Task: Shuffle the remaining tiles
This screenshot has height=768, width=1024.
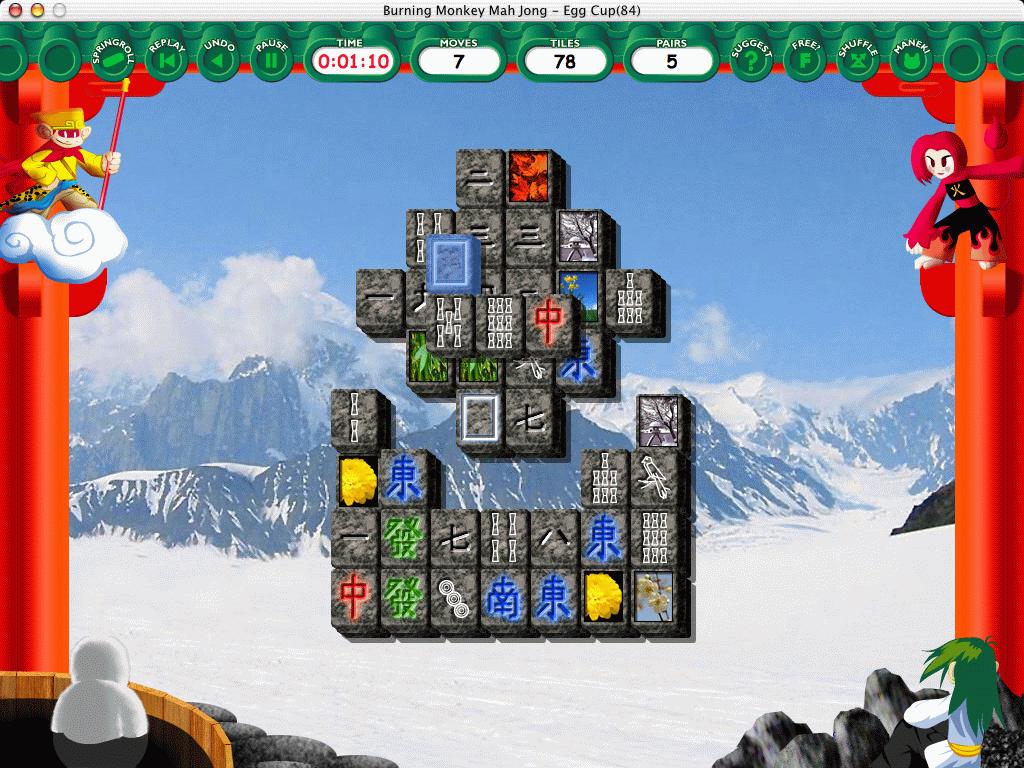Action: pyautogui.click(x=857, y=60)
